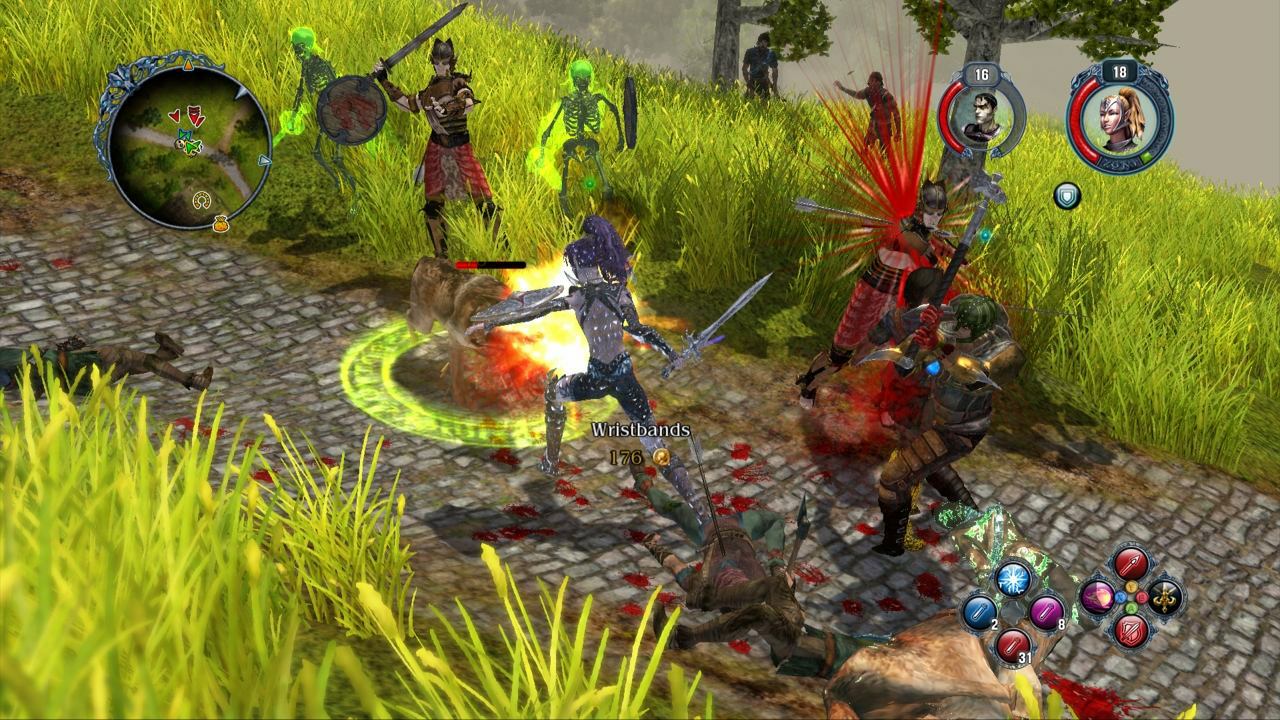Click the orange arrow atop the minimap
The image size is (1280, 720).
[189, 65]
